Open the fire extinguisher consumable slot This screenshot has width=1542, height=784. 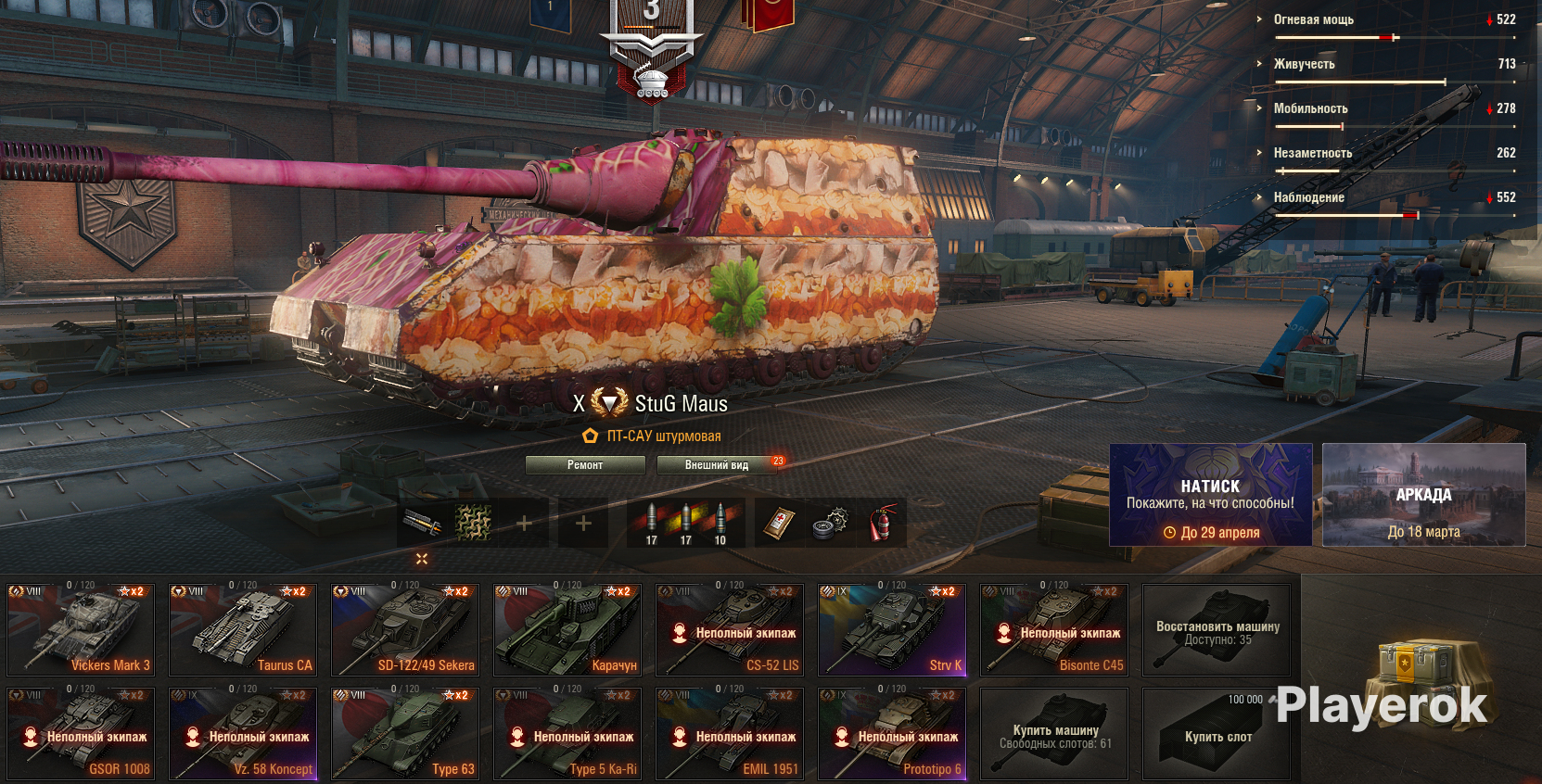883,524
